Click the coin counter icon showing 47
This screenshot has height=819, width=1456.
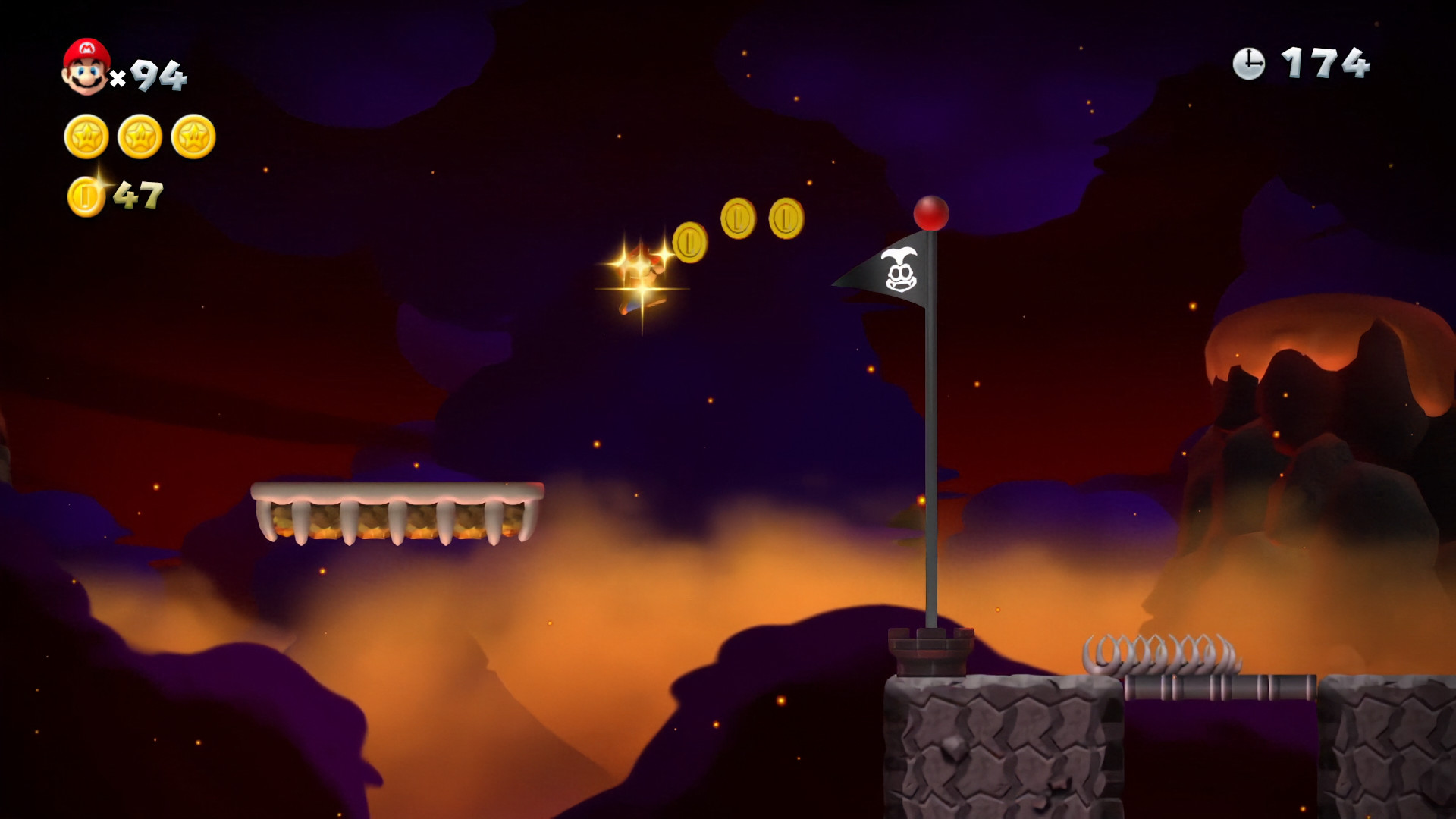86,196
